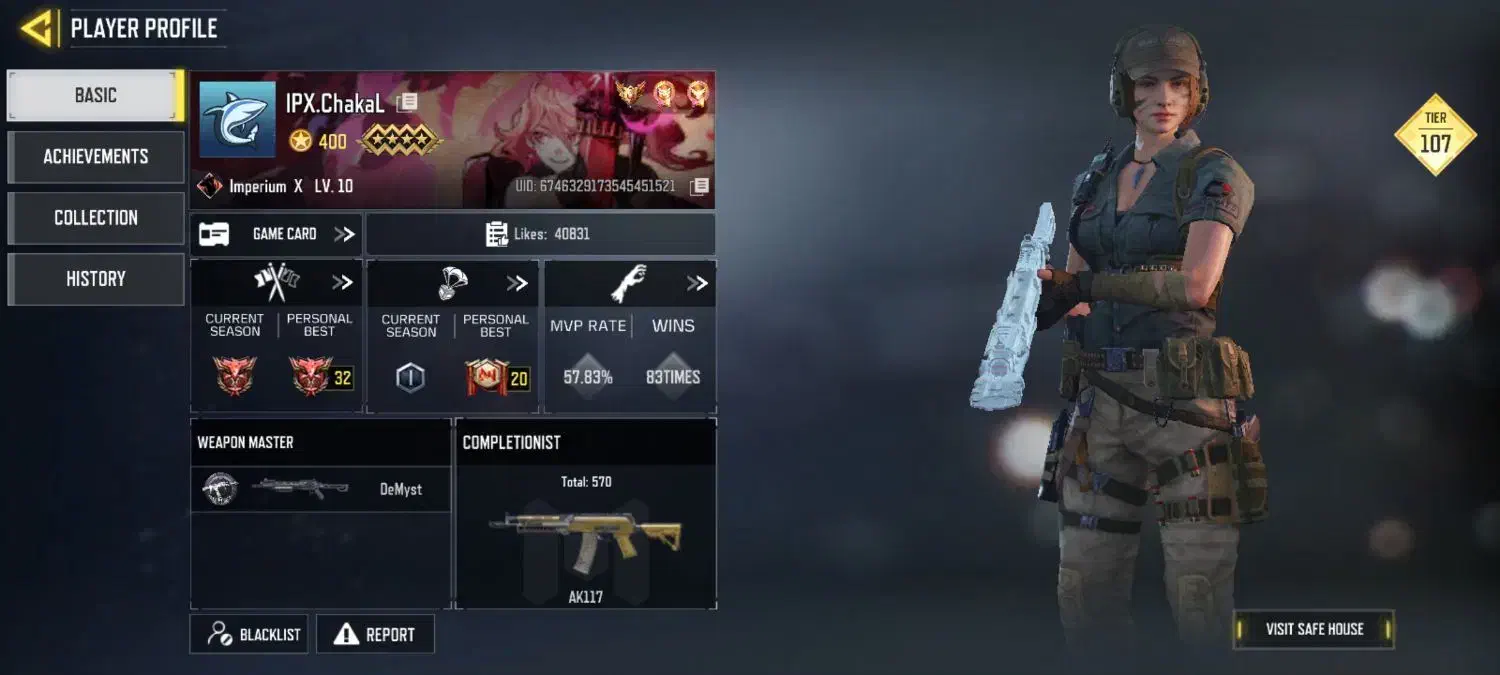The width and height of the screenshot is (1500, 675).
Task: View the DeMyst weapon master entry
Action: tap(320, 489)
